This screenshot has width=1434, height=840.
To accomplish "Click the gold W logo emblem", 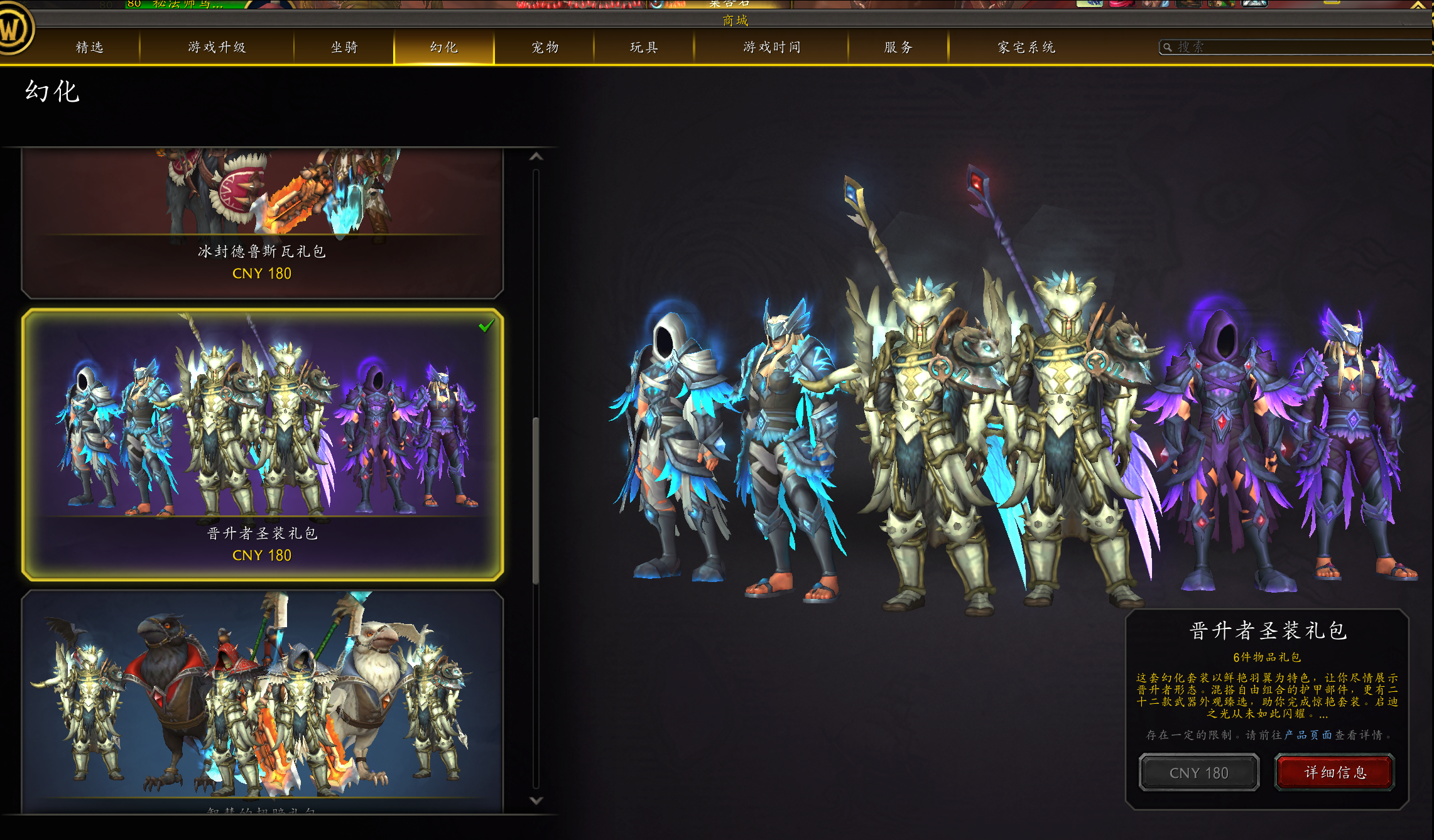I will [x=14, y=30].
